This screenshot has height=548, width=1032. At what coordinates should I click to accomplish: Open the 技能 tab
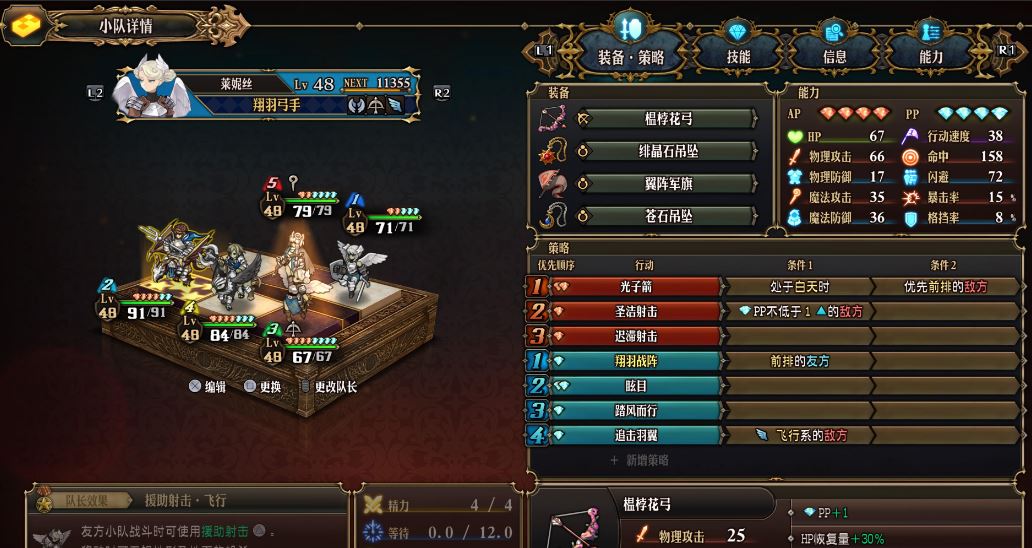[738, 57]
